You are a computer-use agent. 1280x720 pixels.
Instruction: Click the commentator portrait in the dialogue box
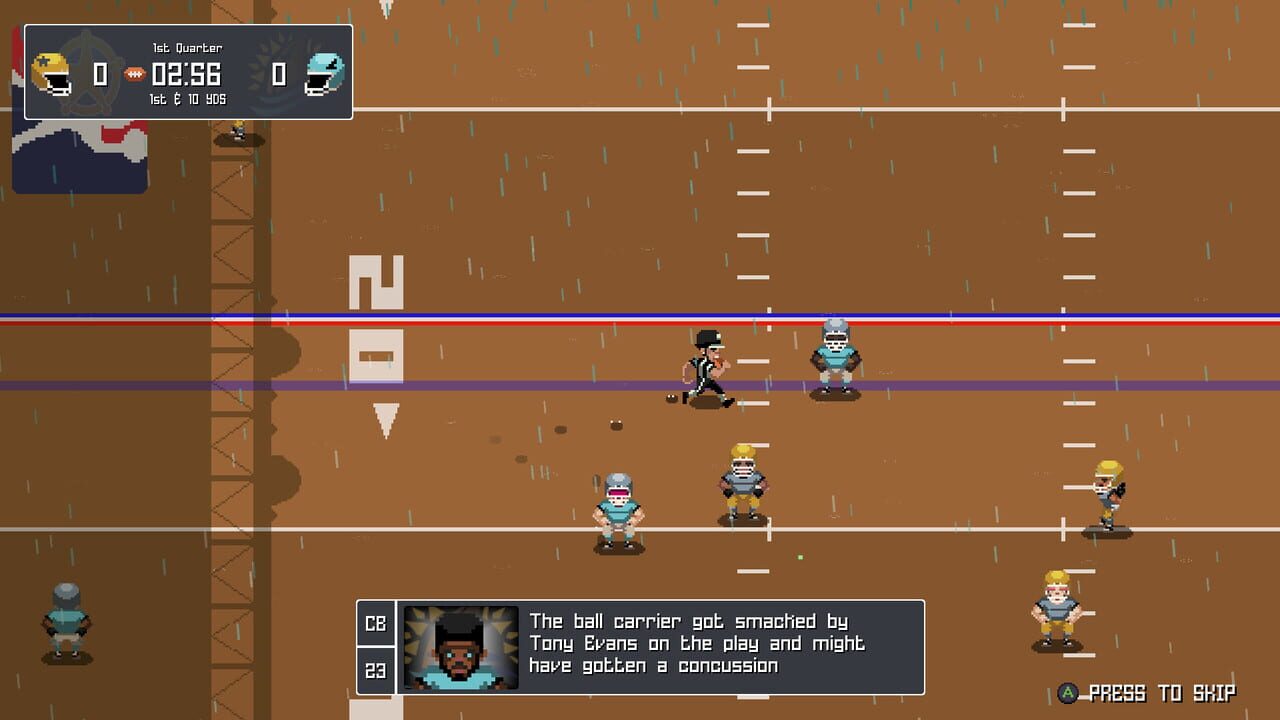(x=461, y=647)
